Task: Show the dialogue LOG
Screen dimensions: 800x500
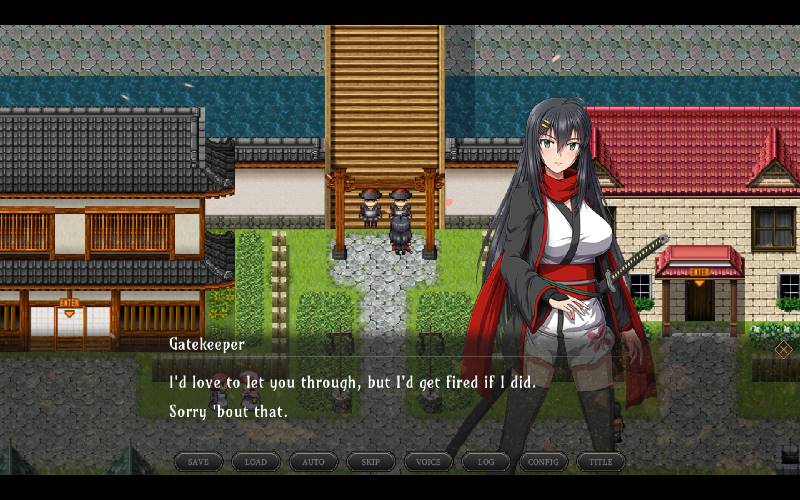Action: 486,462
